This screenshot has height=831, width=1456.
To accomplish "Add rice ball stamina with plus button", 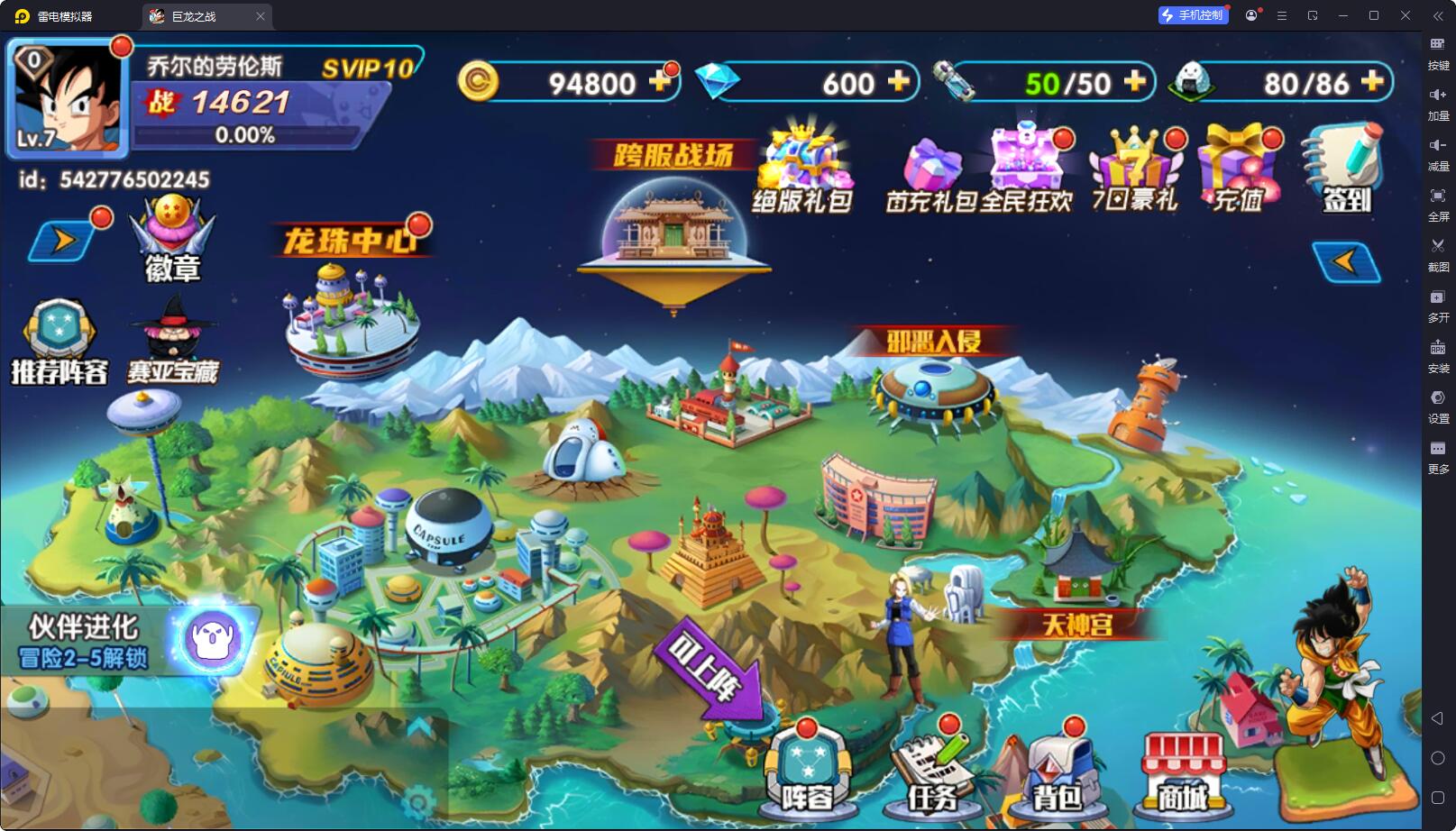I will pyautogui.click(x=1371, y=82).
